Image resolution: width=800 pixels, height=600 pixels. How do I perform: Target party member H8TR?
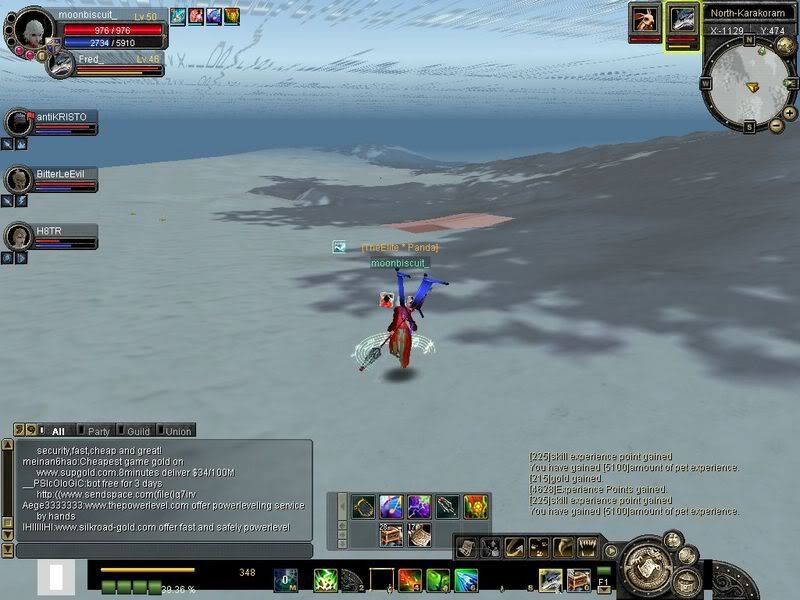coord(52,236)
